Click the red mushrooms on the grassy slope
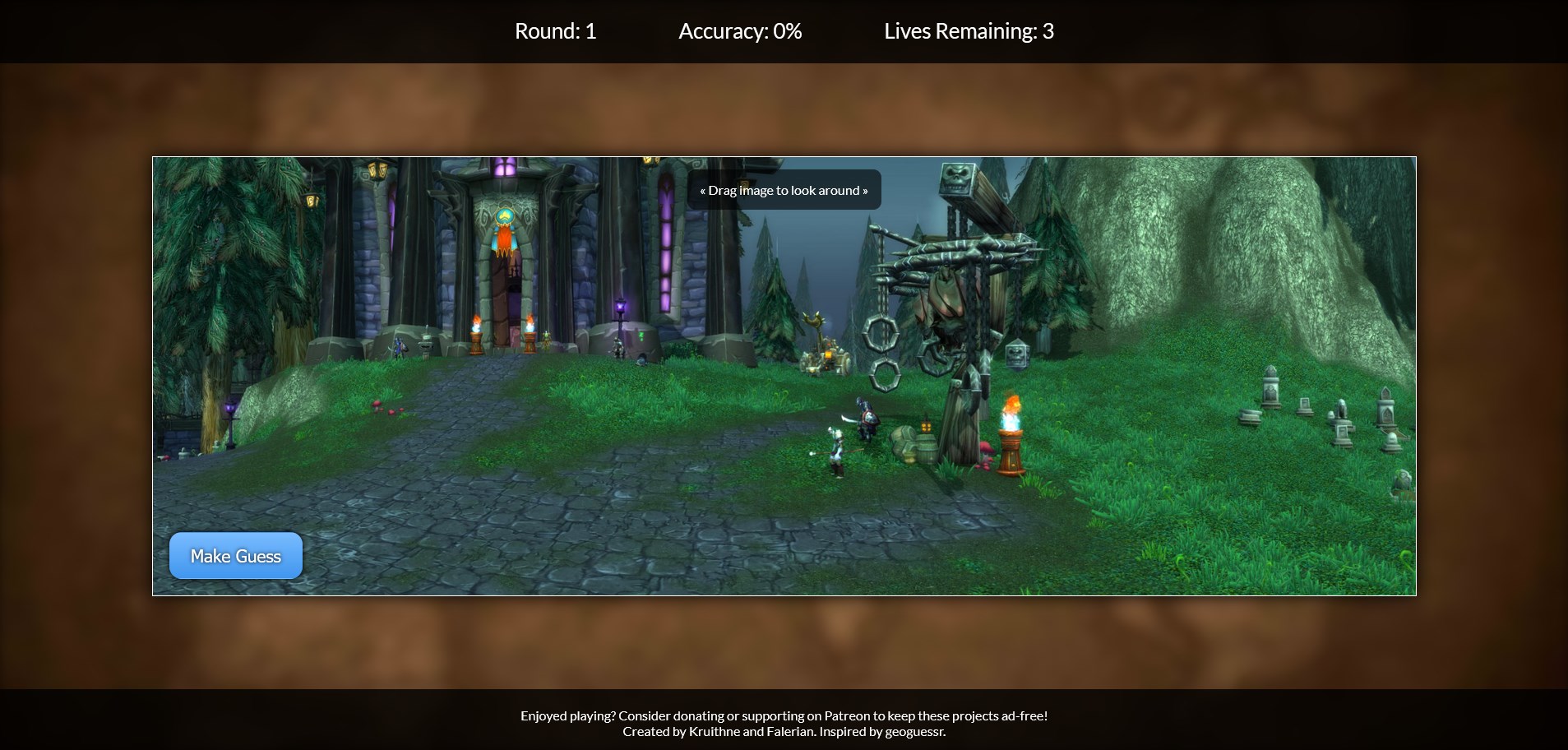This screenshot has width=1568, height=750. 386,407
